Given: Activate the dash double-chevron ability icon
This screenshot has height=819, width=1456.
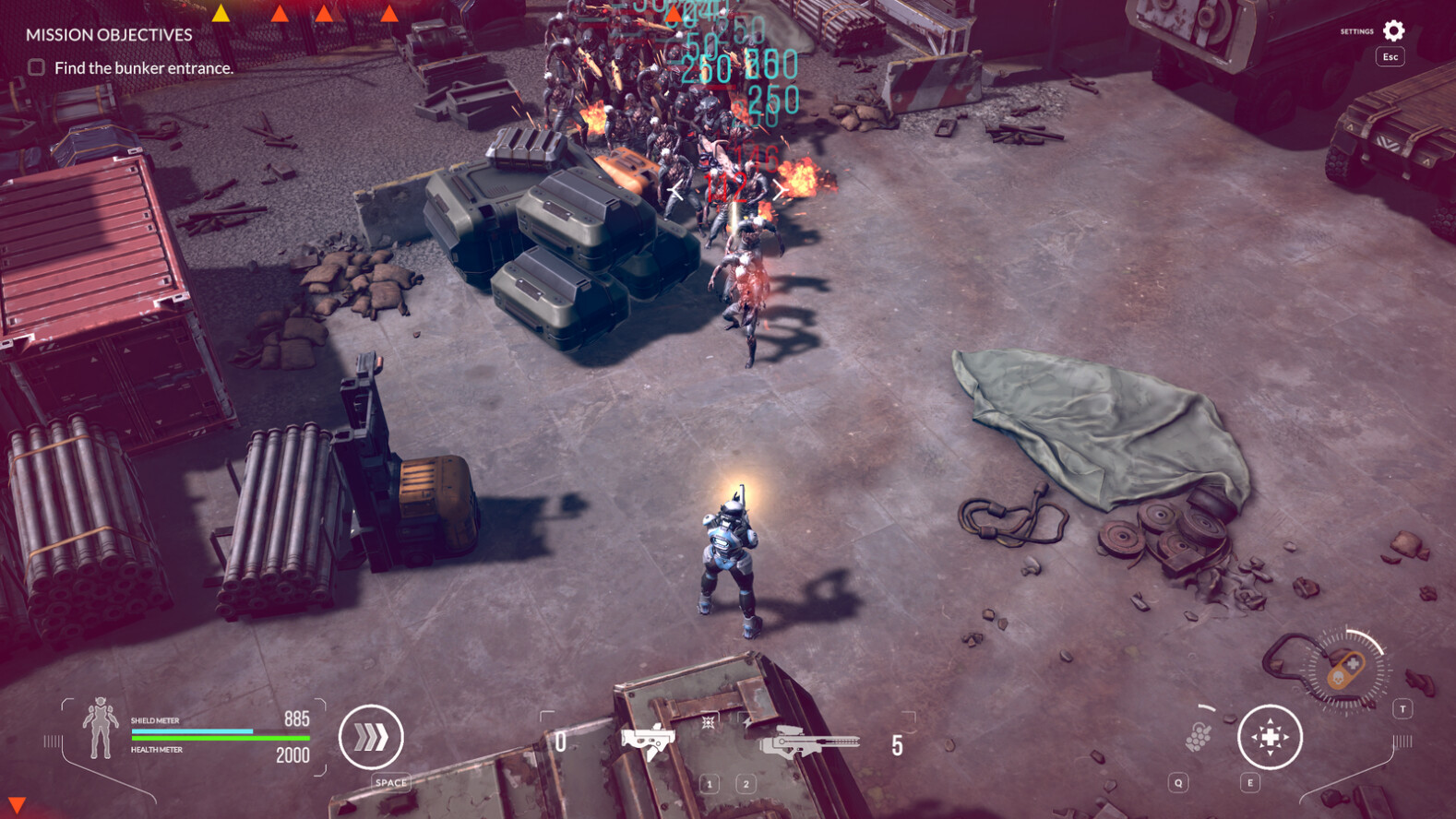Looking at the screenshot, I should coord(373,735).
